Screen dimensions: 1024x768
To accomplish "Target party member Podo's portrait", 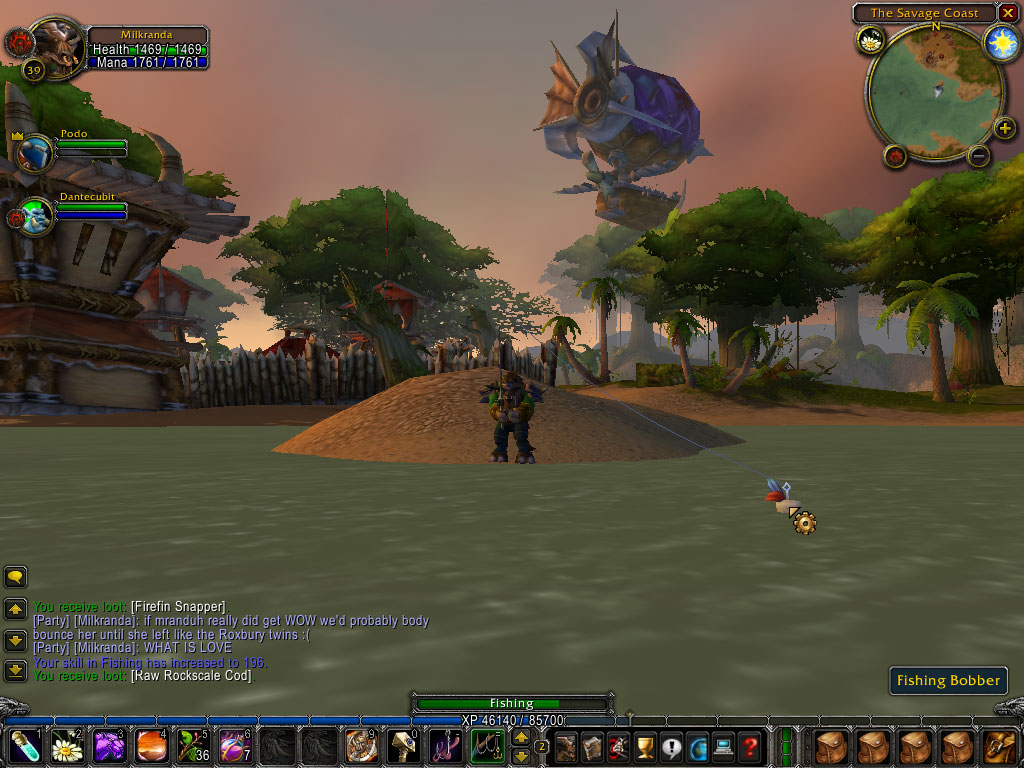I will [x=34, y=154].
